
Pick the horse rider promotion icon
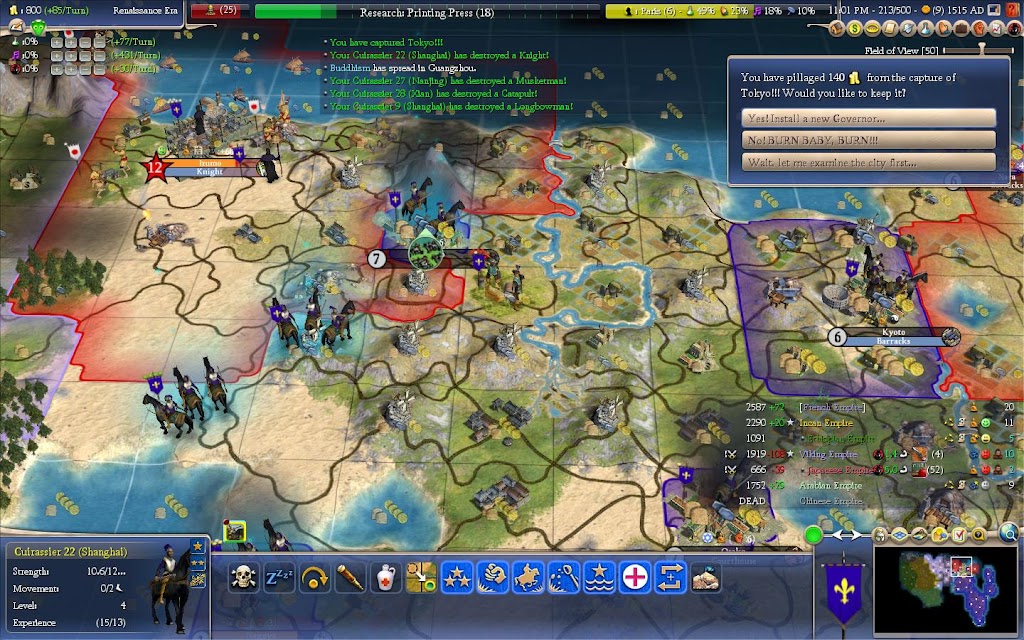528,577
